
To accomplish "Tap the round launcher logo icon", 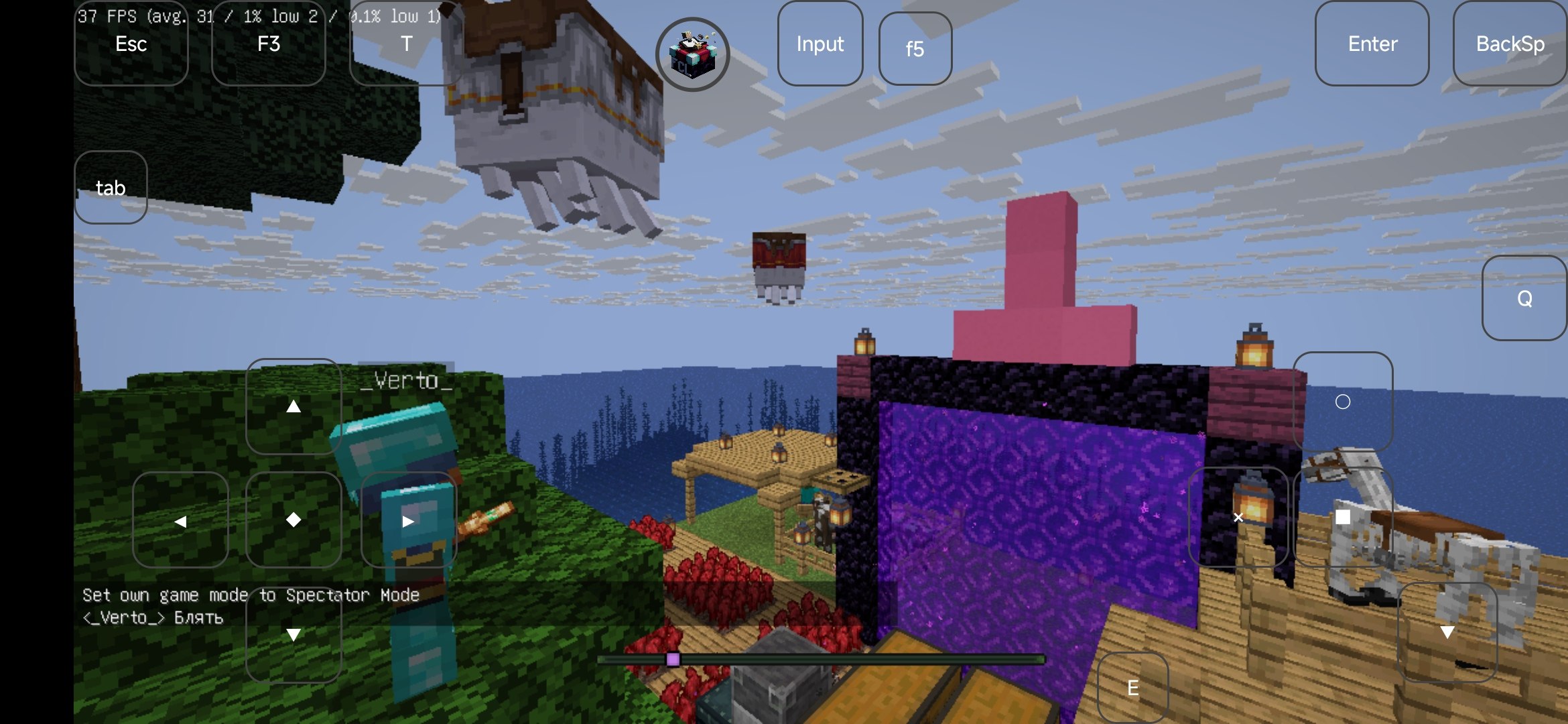I will tap(692, 54).
